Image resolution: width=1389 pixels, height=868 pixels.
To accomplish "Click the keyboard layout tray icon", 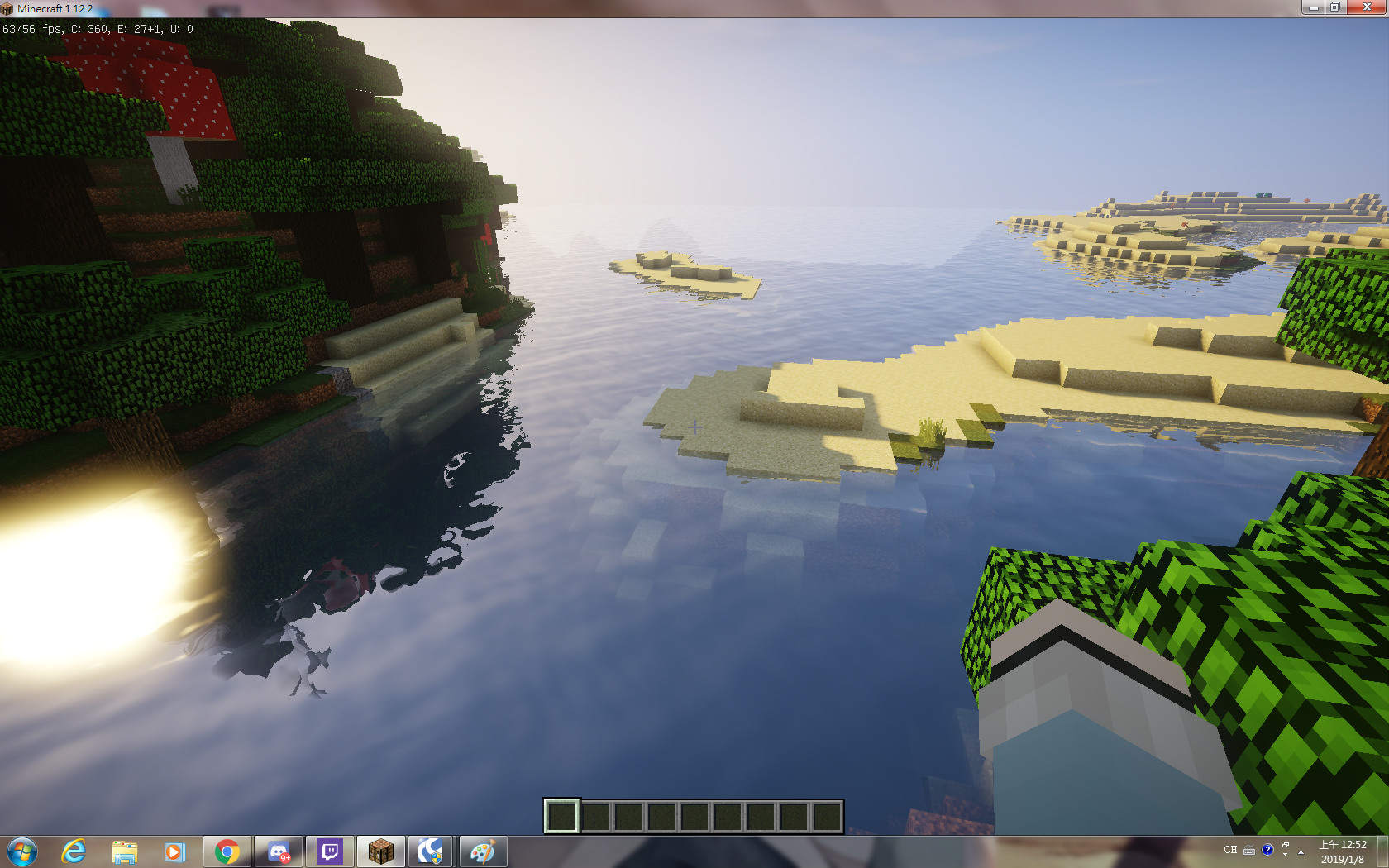I will (1248, 849).
